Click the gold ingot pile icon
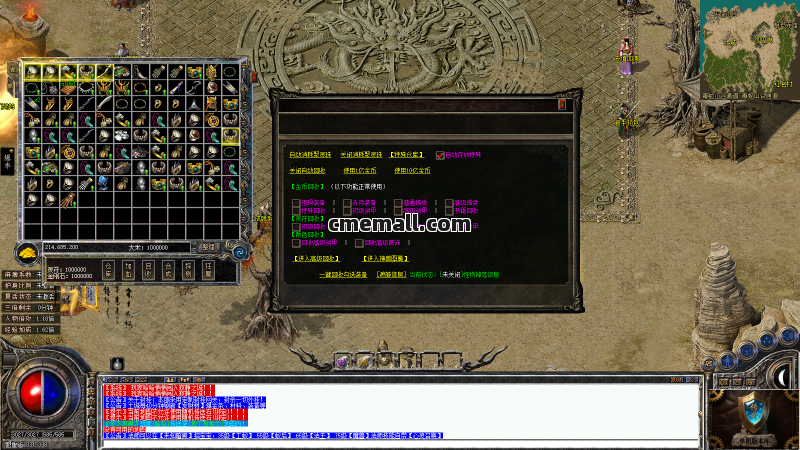 [x=29, y=251]
